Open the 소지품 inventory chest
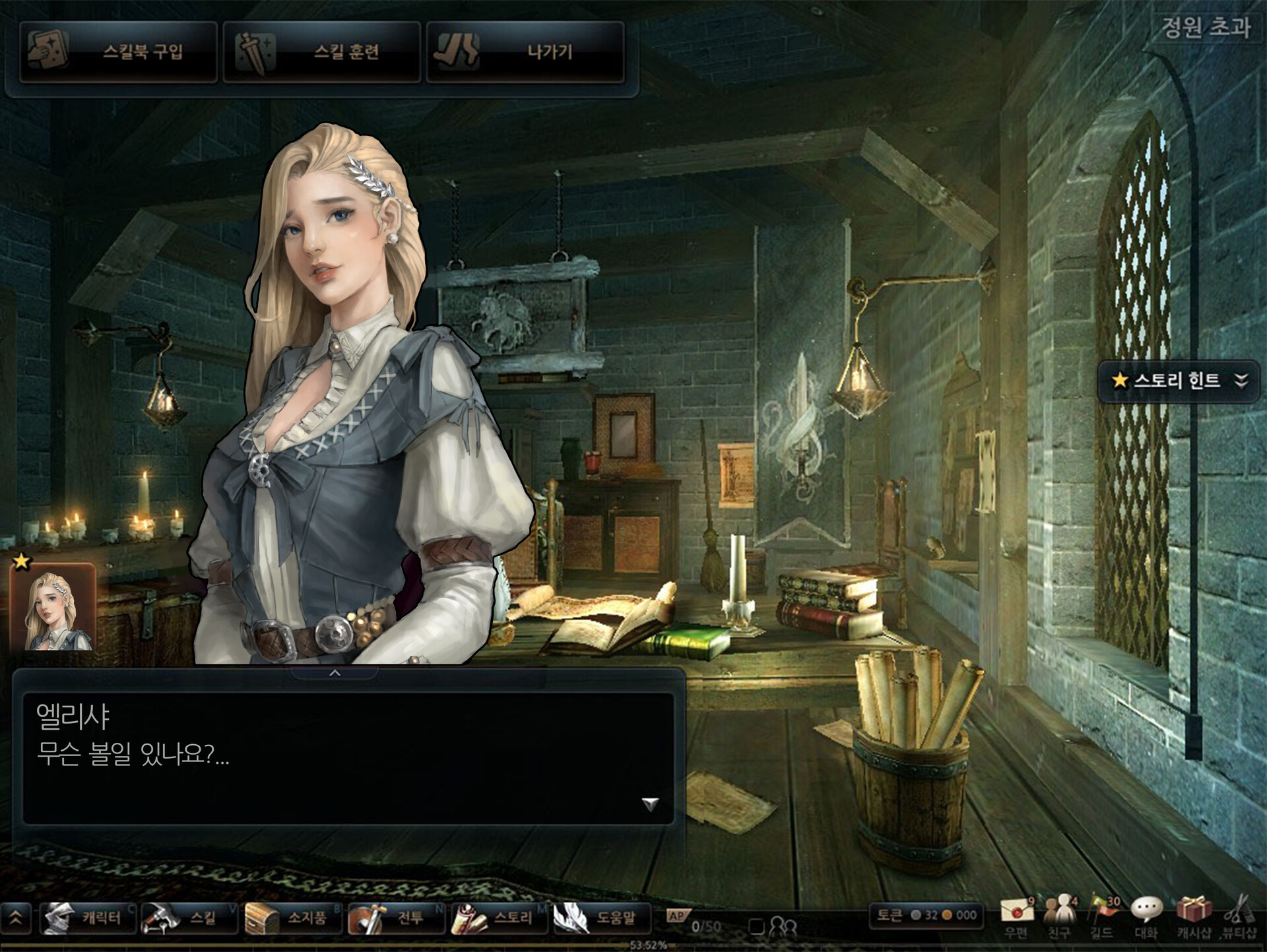 click(292, 918)
